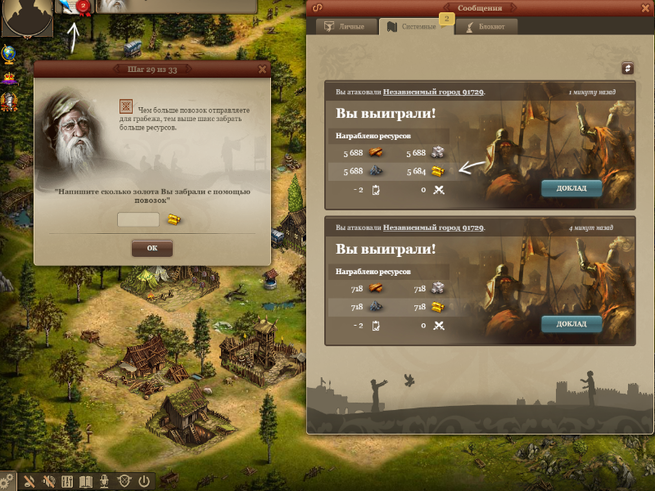Click OK in the tutorial dialog
Viewport: 655px width, 491px height.
[x=152, y=248]
